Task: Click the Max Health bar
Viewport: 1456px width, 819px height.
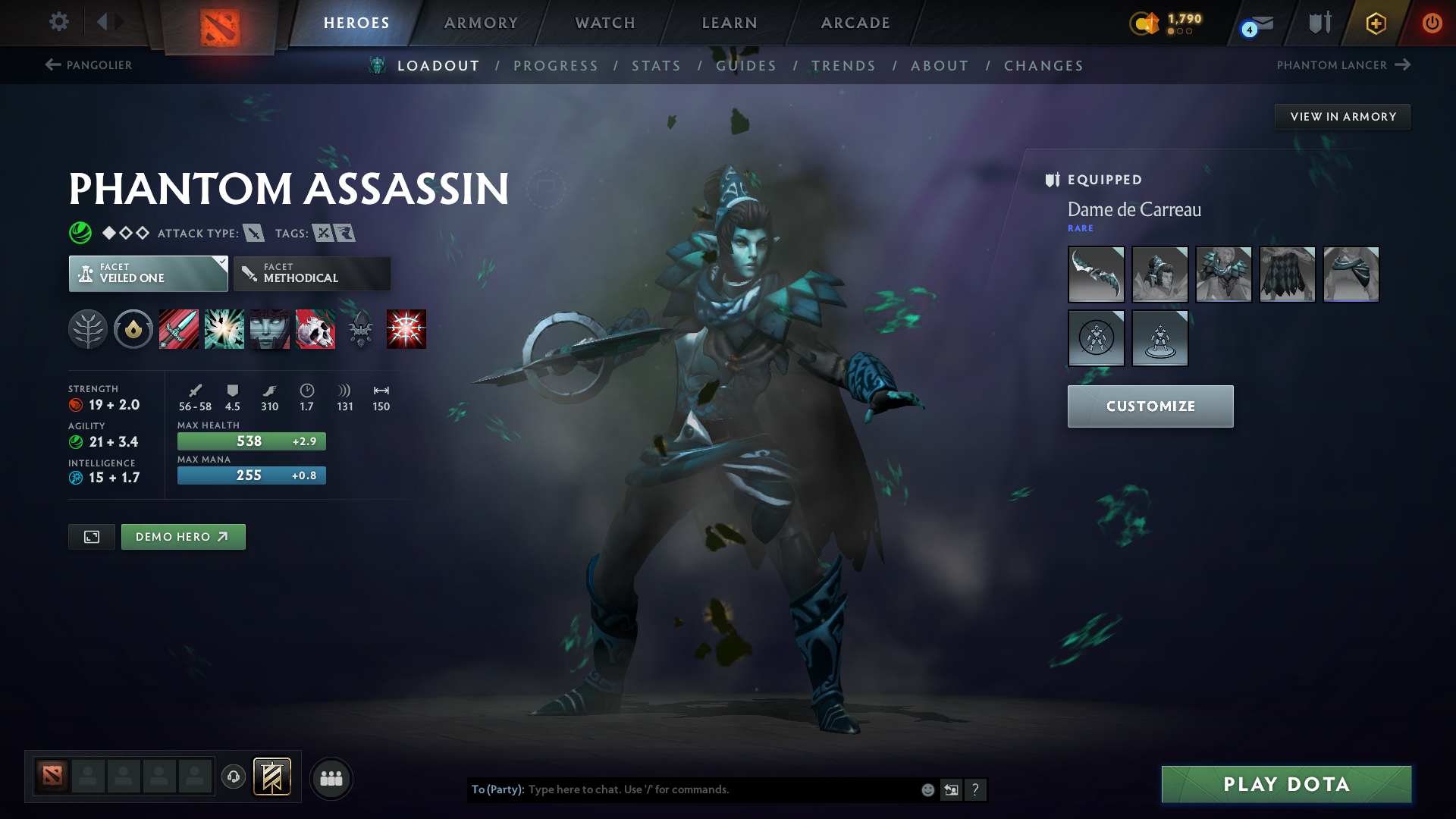Action: tap(251, 441)
